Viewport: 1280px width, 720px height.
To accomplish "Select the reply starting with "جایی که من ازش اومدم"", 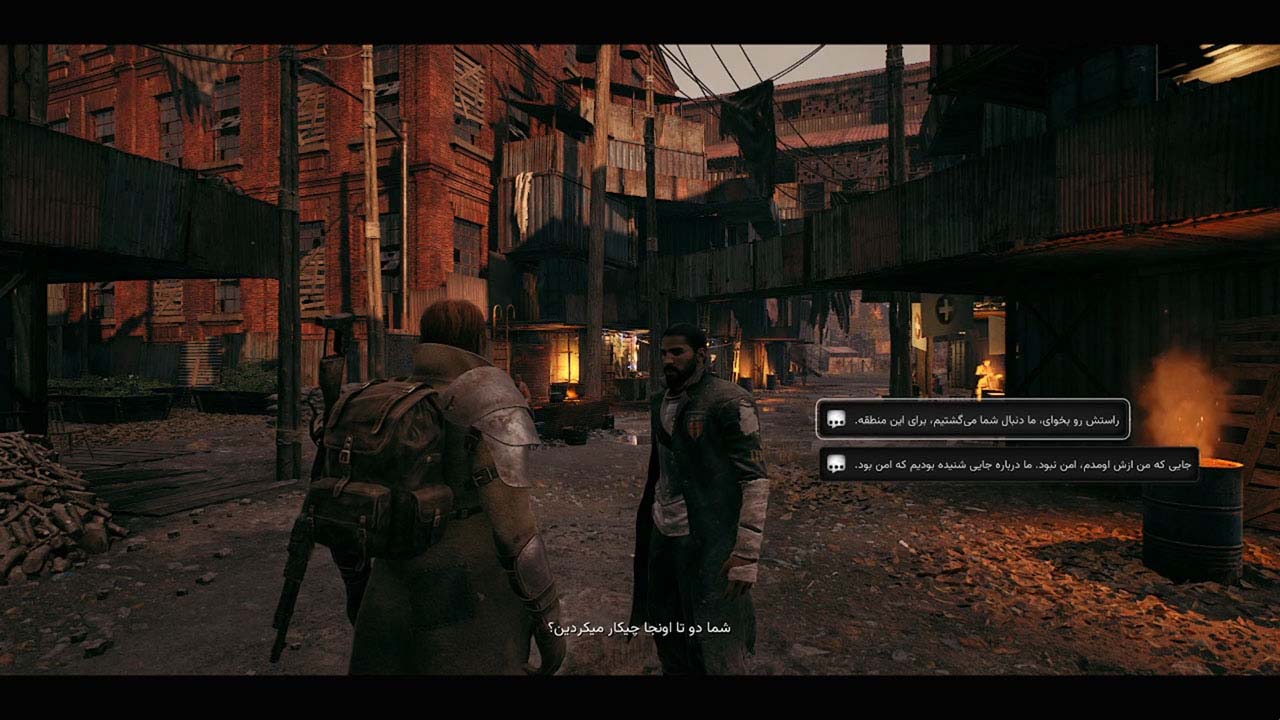I will 1008,464.
